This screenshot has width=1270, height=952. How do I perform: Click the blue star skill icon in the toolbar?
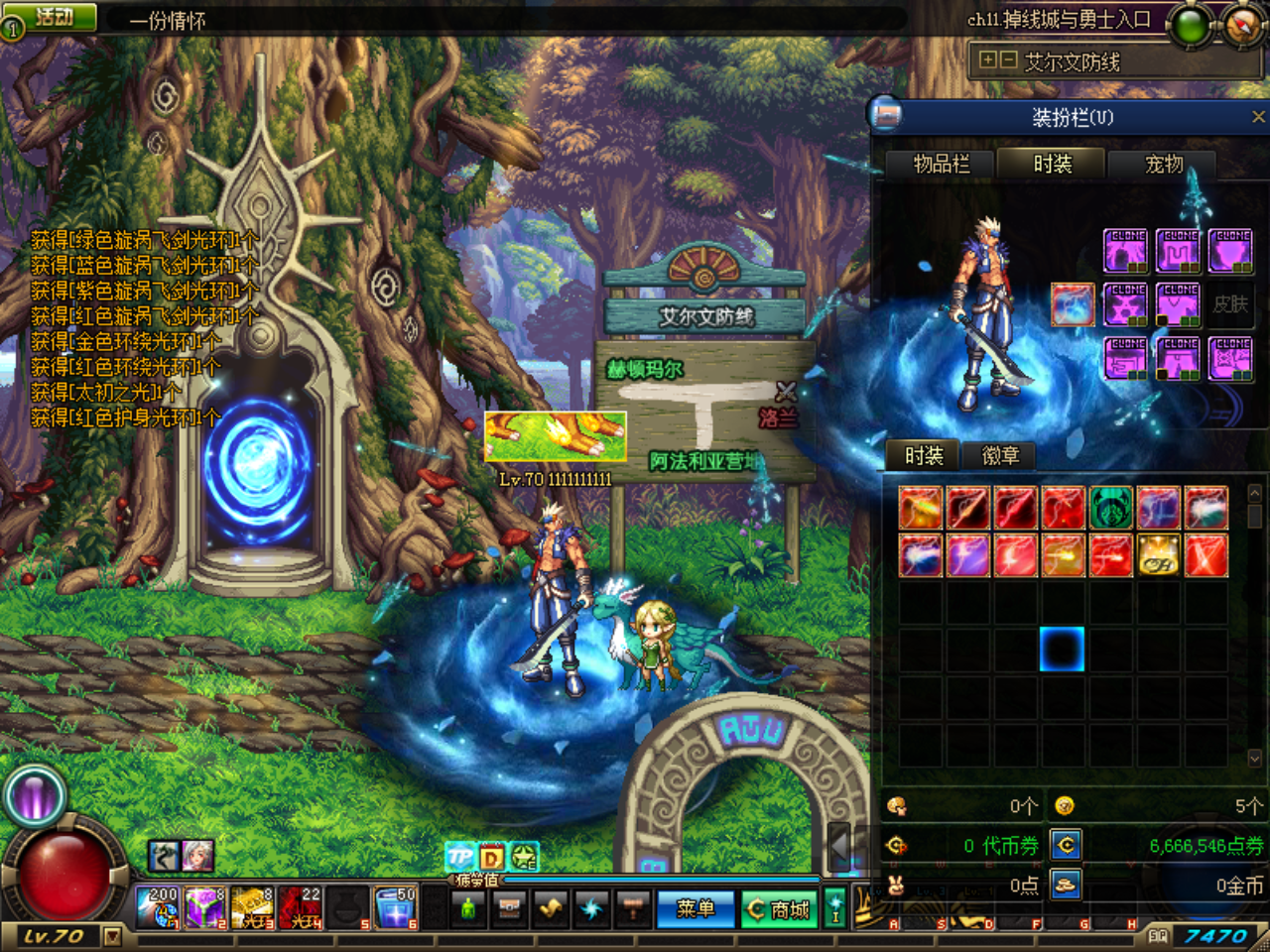click(592, 908)
